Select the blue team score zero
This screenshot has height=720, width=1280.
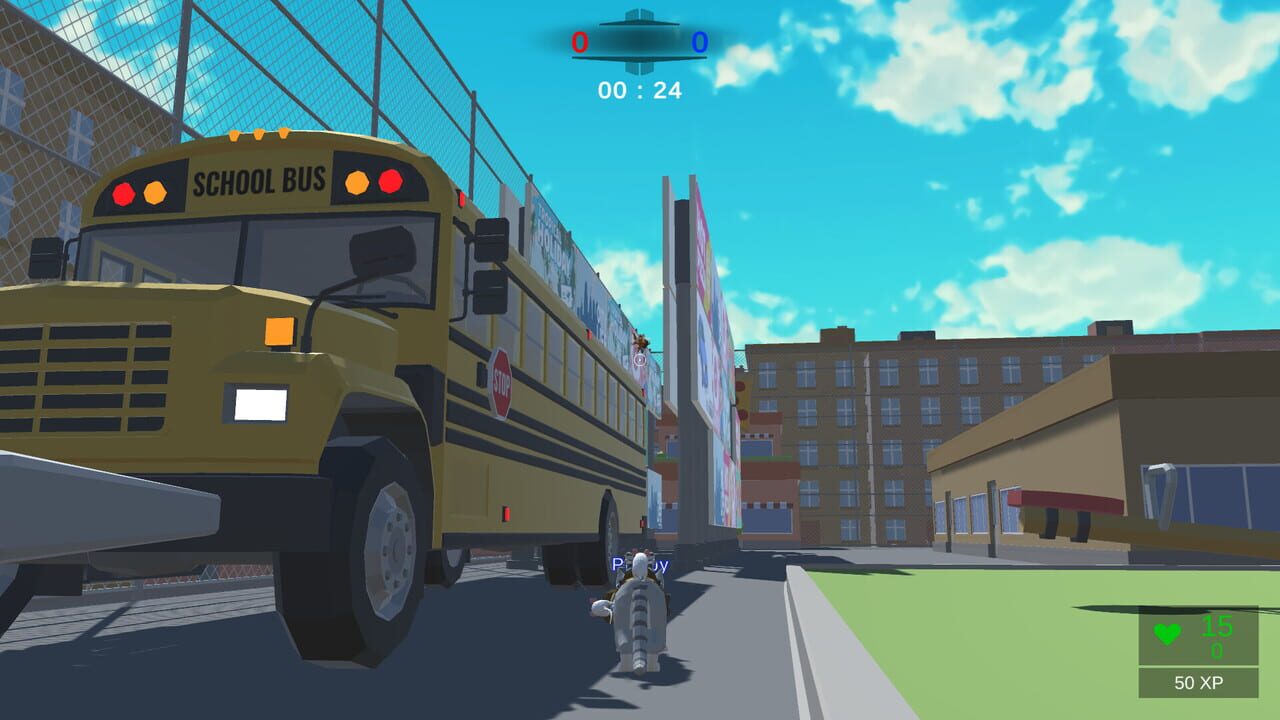(x=700, y=43)
